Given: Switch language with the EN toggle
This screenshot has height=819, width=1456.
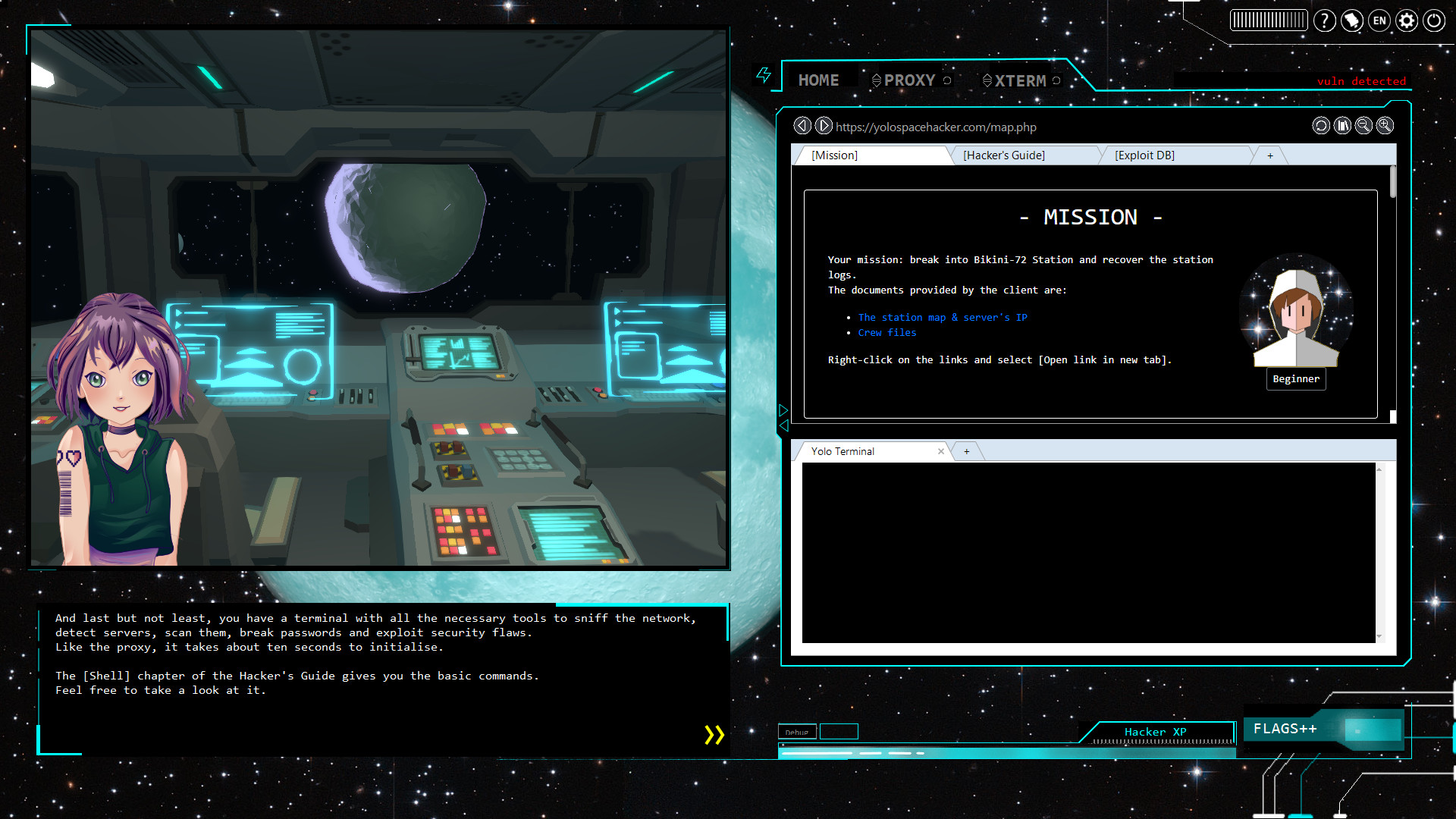Looking at the screenshot, I should tap(1379, 20).
